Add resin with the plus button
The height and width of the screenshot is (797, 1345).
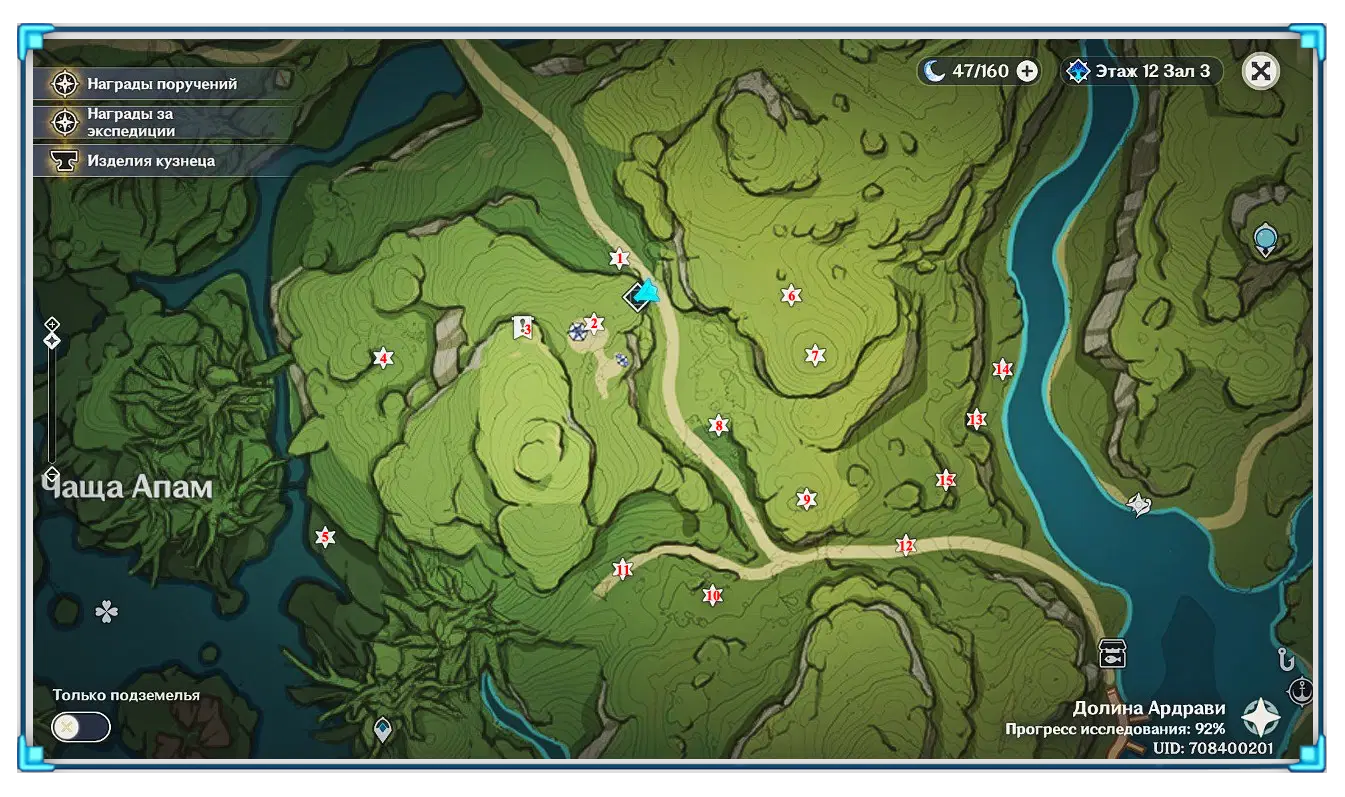pos(1026,71)
